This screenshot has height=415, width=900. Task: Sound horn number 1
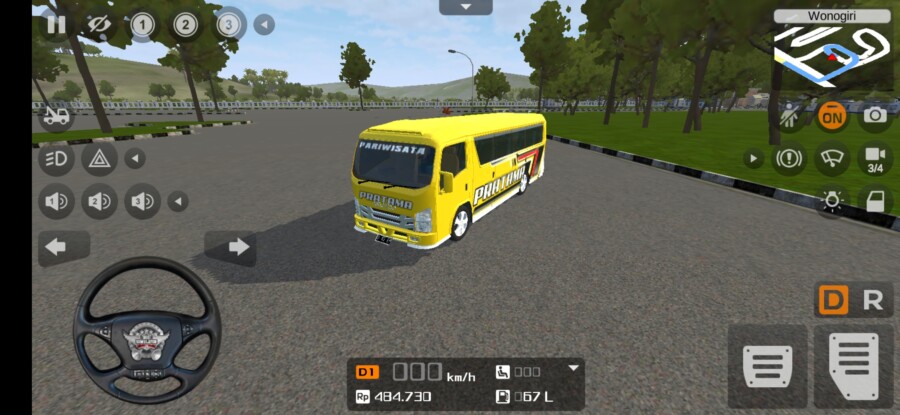(x=56, y=202)
